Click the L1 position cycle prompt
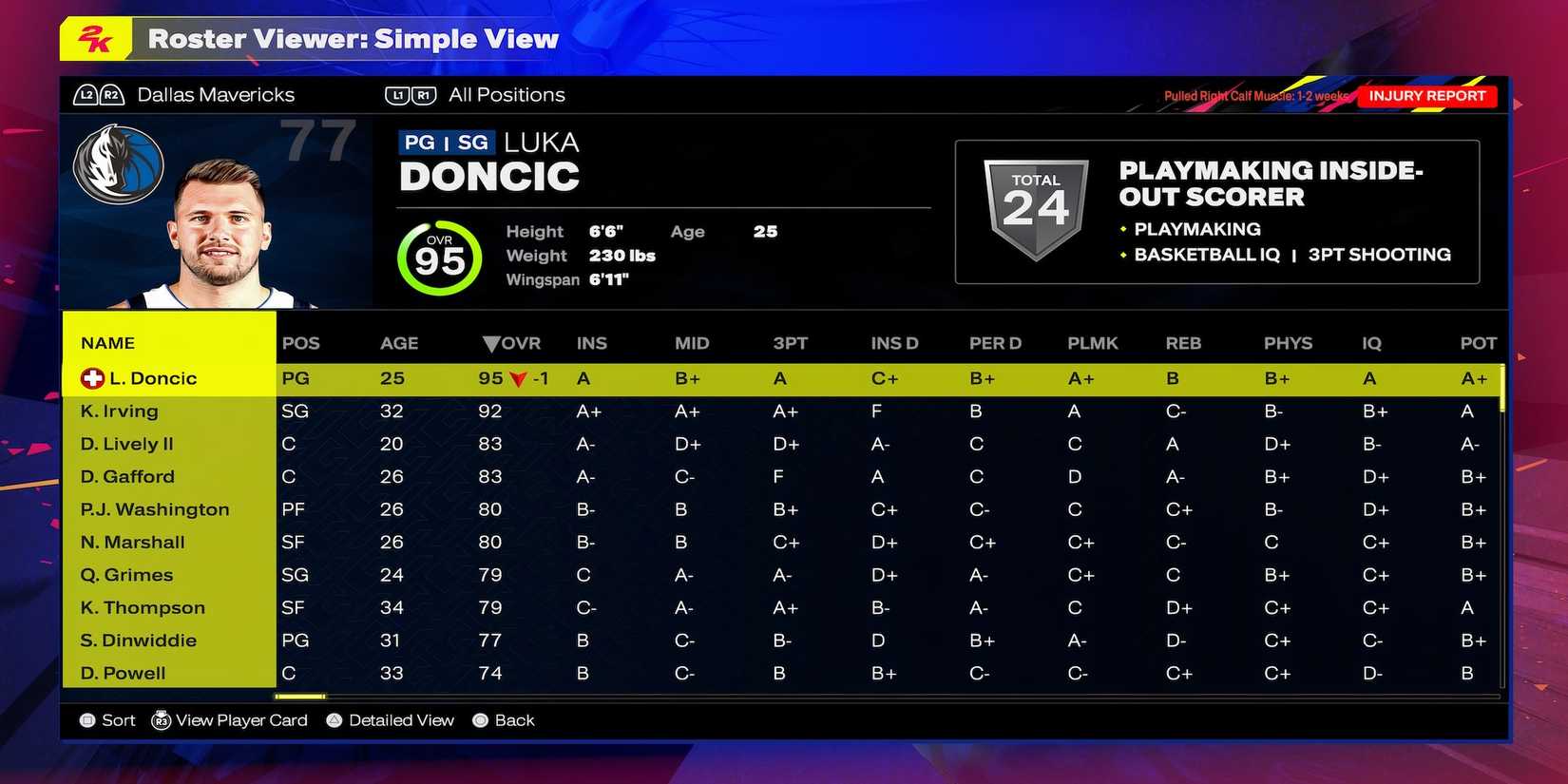Viewport: 1568px width, 784px height. tap(398, 94)
